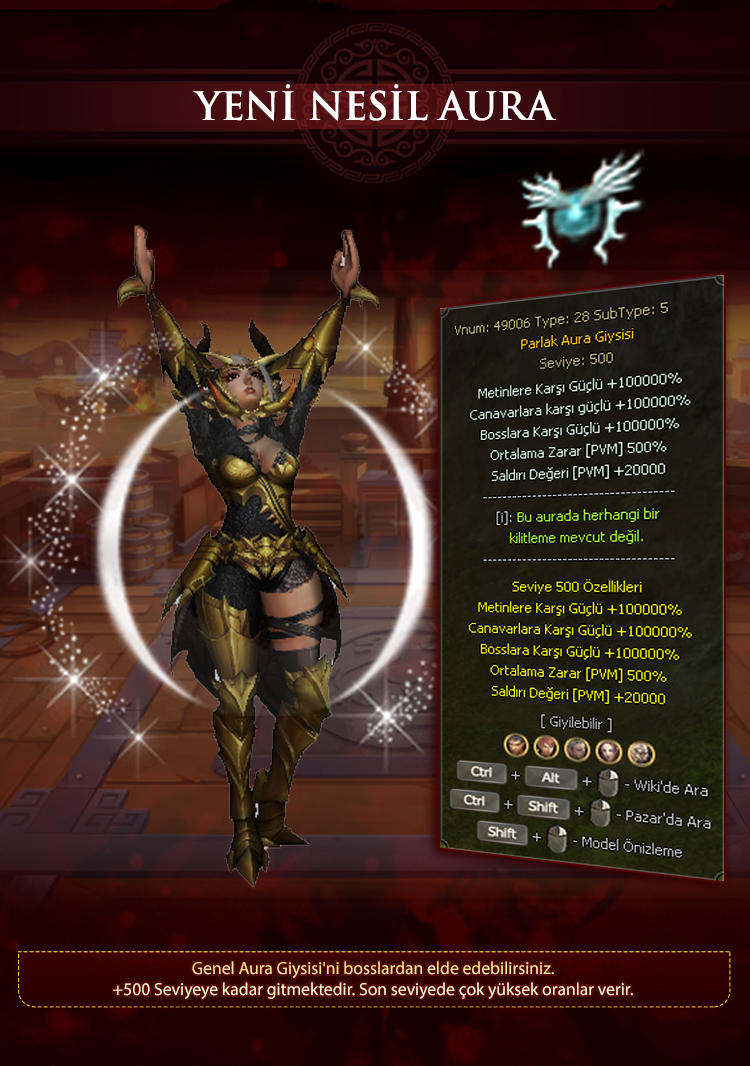Choose the wolf-faced class portrait
The height and width of the screenshot is (1066, 750).
[x=641, y=753]
